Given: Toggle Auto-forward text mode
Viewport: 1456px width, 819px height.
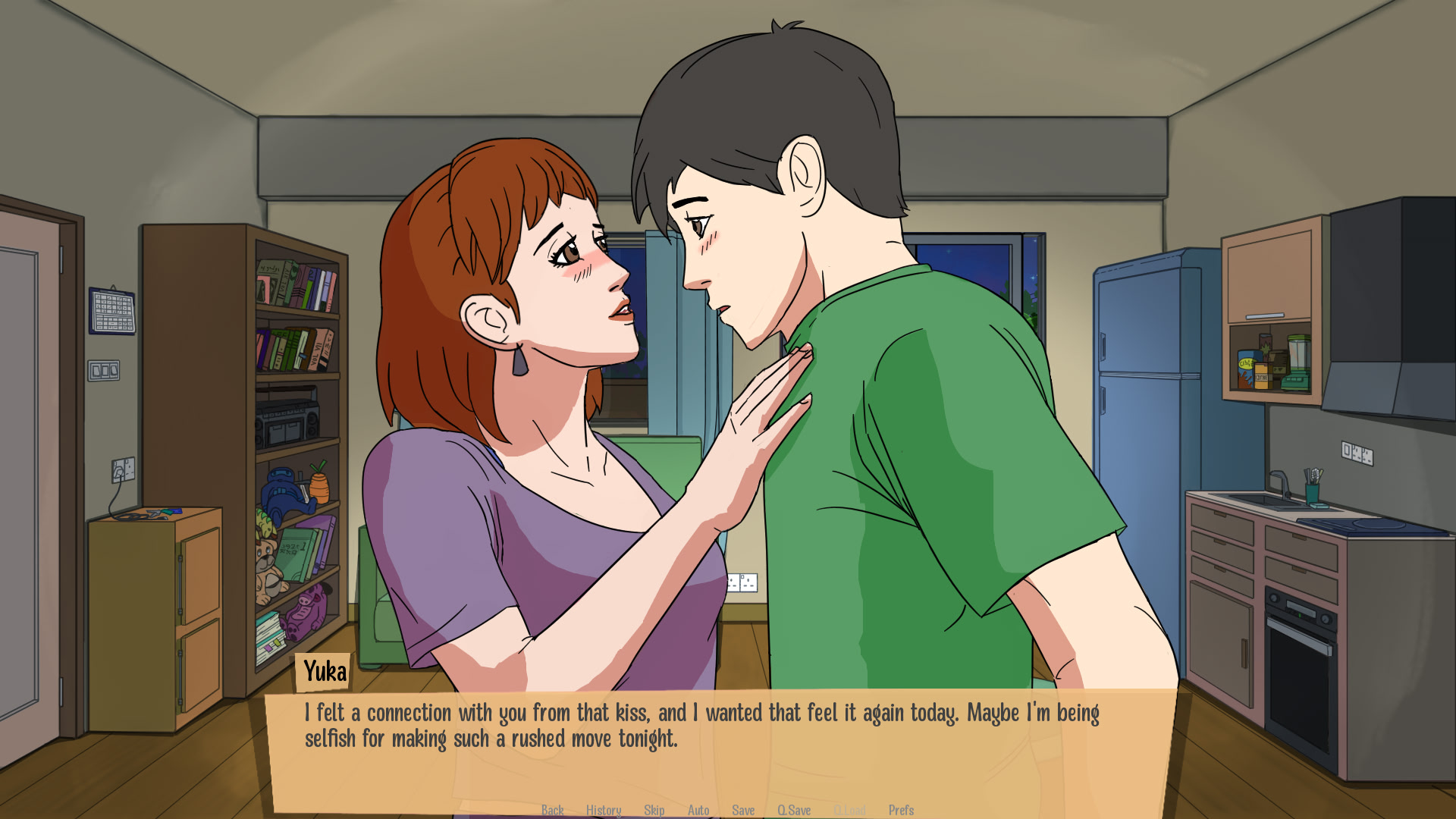Looking at the screenshot, I should [698, 810].
